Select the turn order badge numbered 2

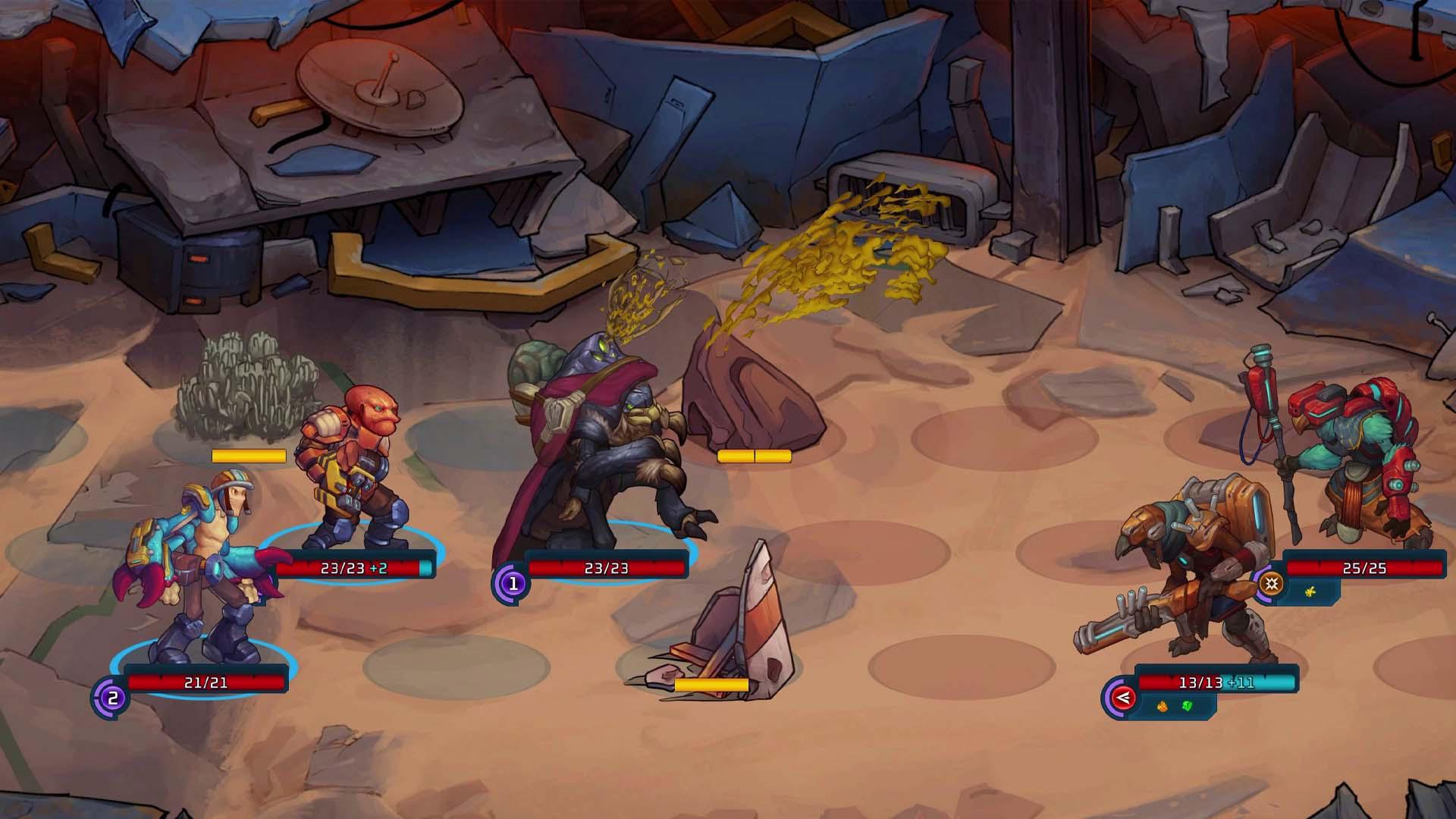(x=112, y=698)
